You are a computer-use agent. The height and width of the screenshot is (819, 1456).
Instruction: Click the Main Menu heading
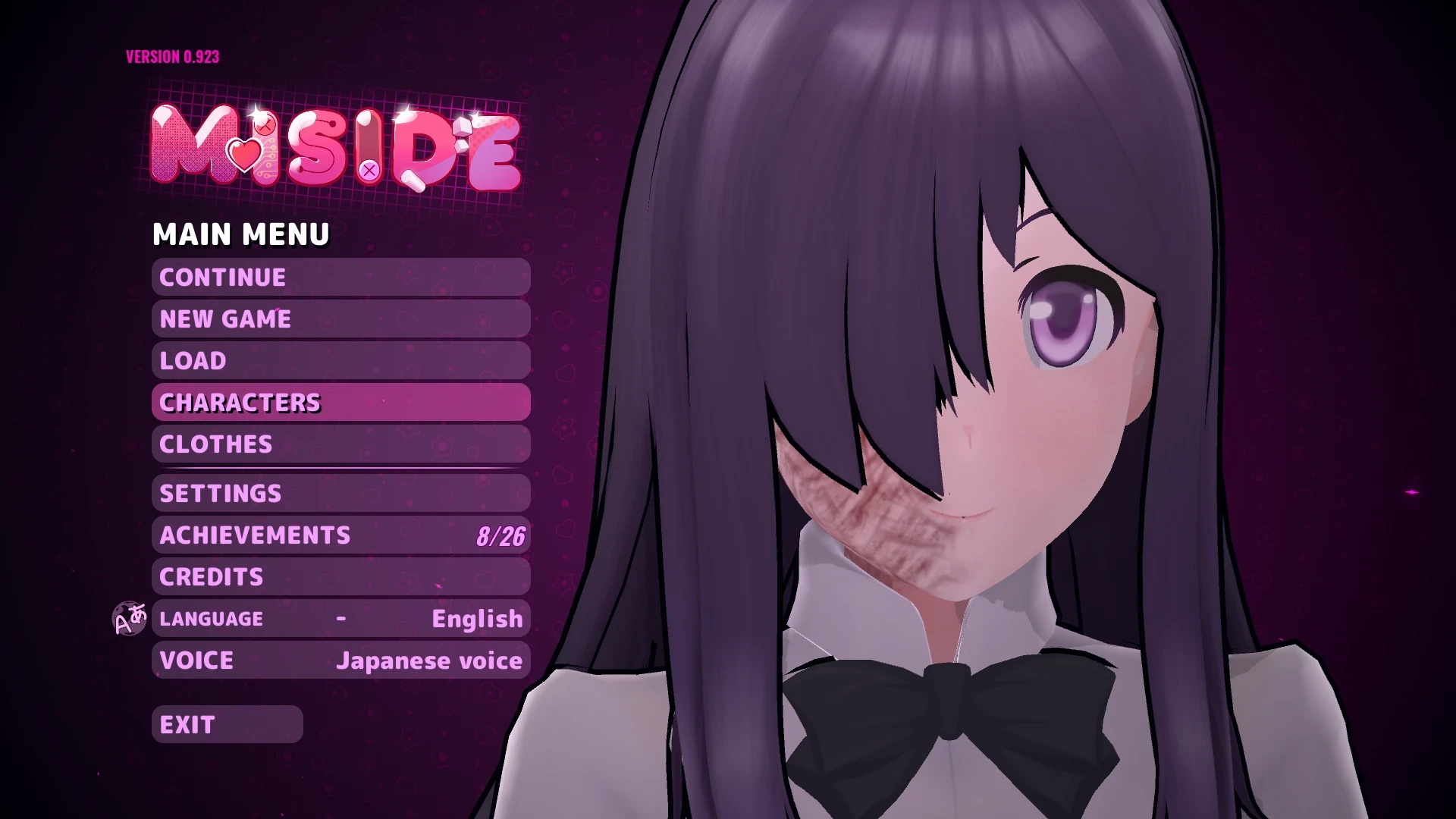(x=241, y=234)
